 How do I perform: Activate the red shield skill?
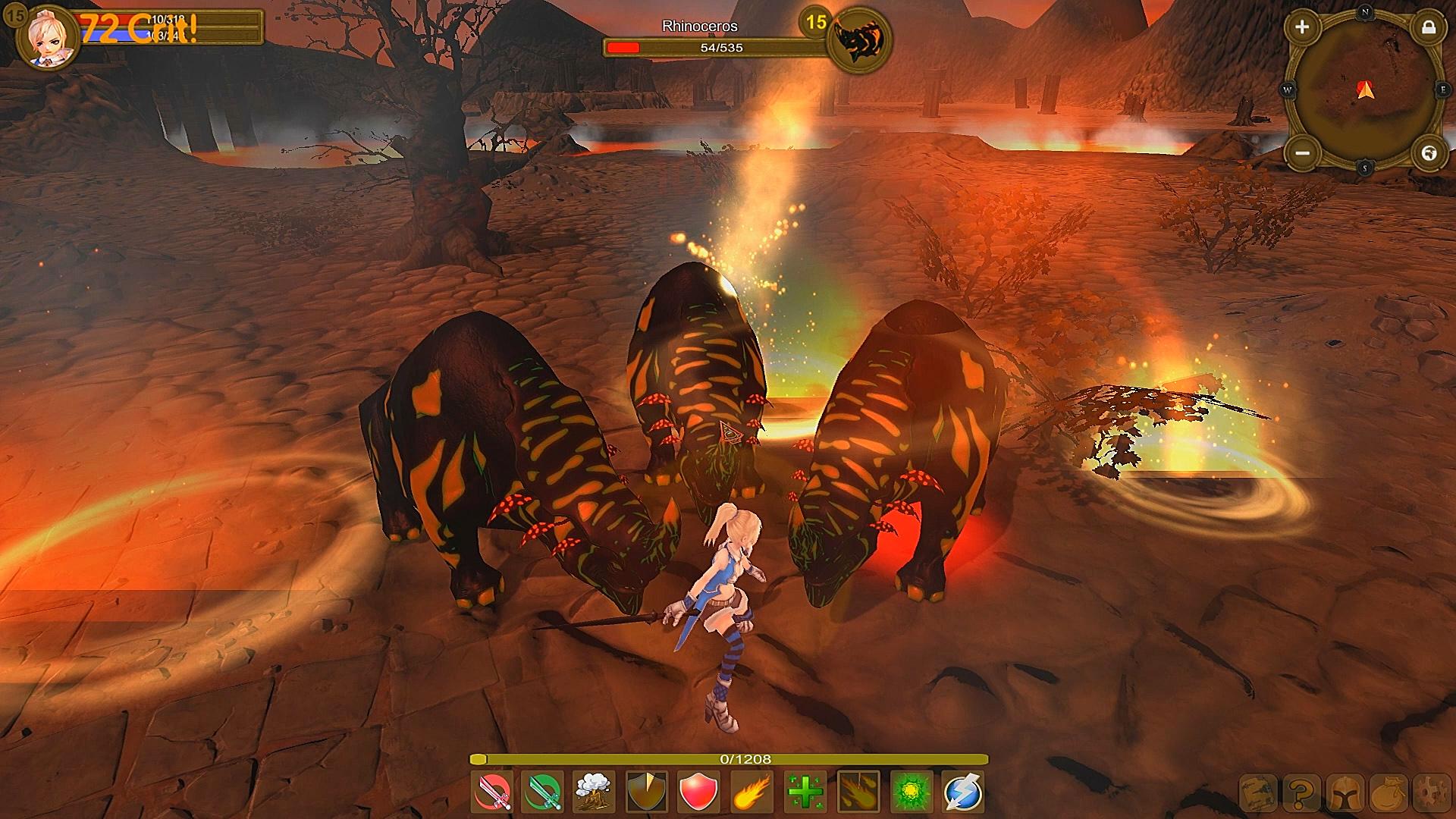pos(699,792)
